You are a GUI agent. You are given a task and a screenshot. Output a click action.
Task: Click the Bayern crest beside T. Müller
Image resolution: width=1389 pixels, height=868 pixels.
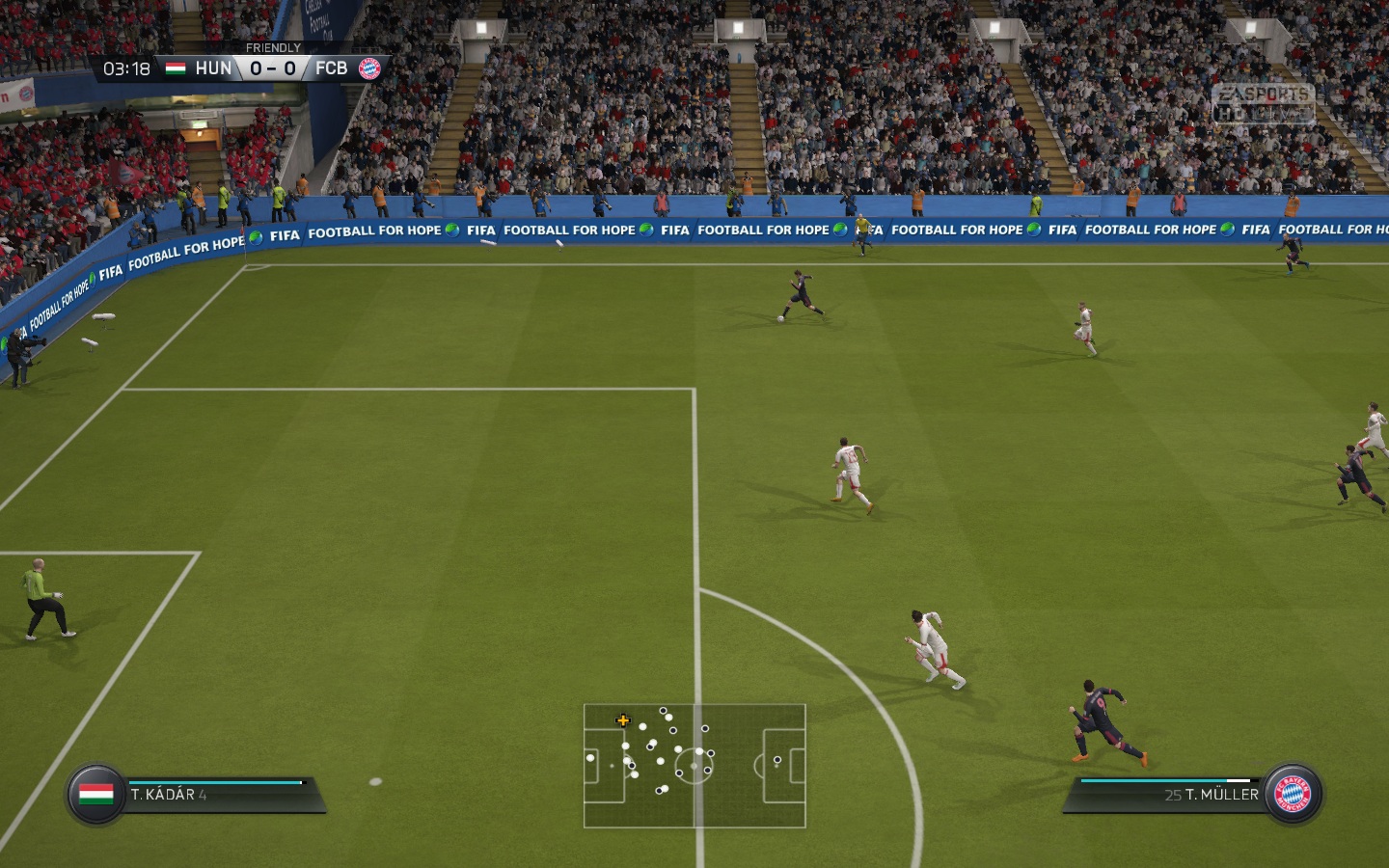coord(1293,795)
